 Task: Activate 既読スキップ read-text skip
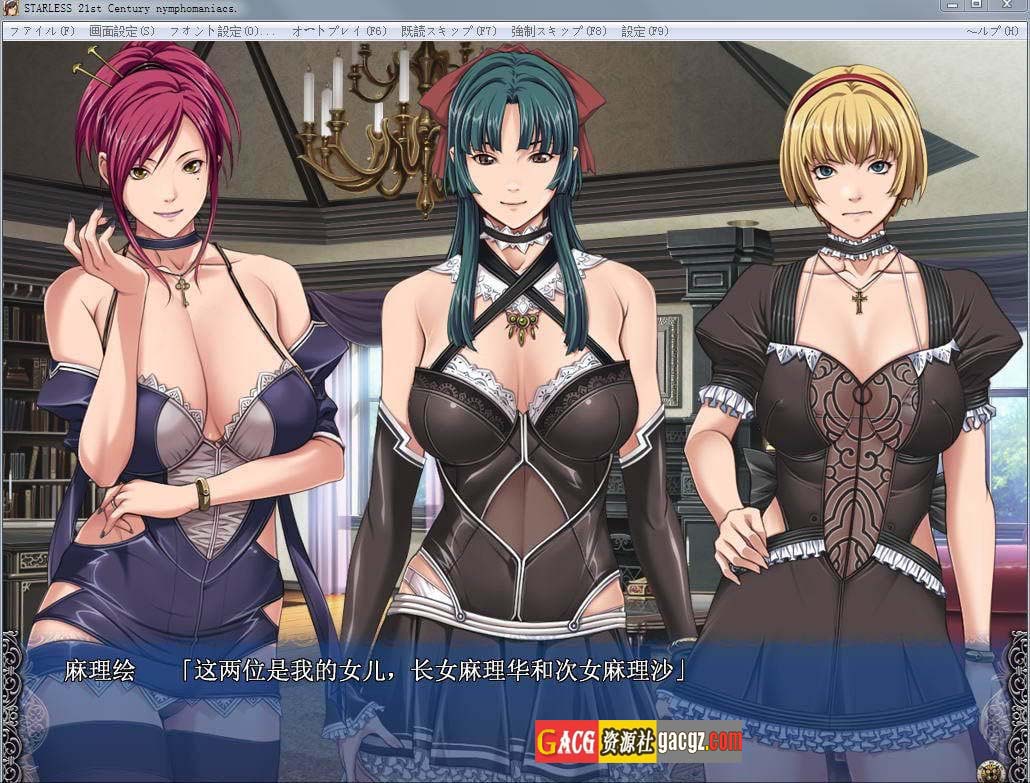[x=448, y=31]
